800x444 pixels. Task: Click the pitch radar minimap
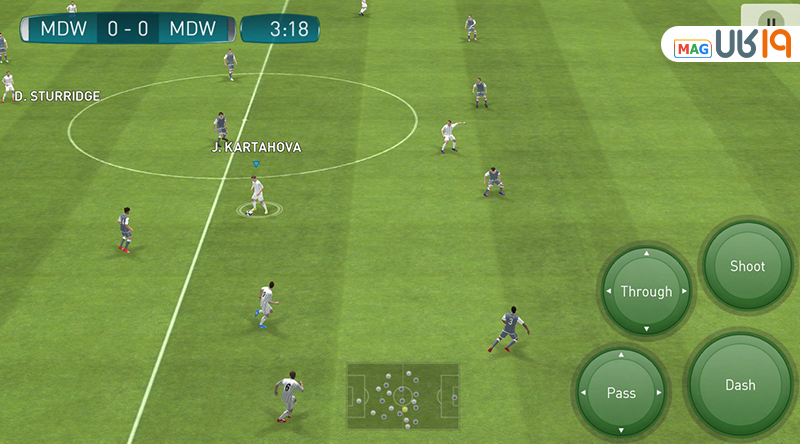point(403,397)
